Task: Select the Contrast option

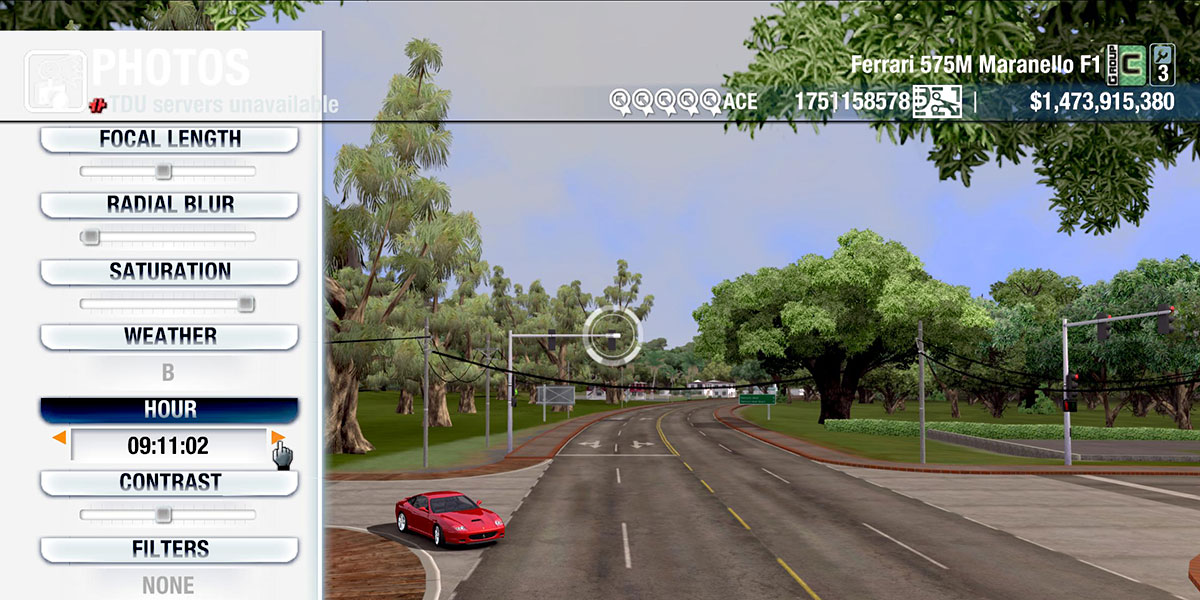Action: tap(169, 482)
